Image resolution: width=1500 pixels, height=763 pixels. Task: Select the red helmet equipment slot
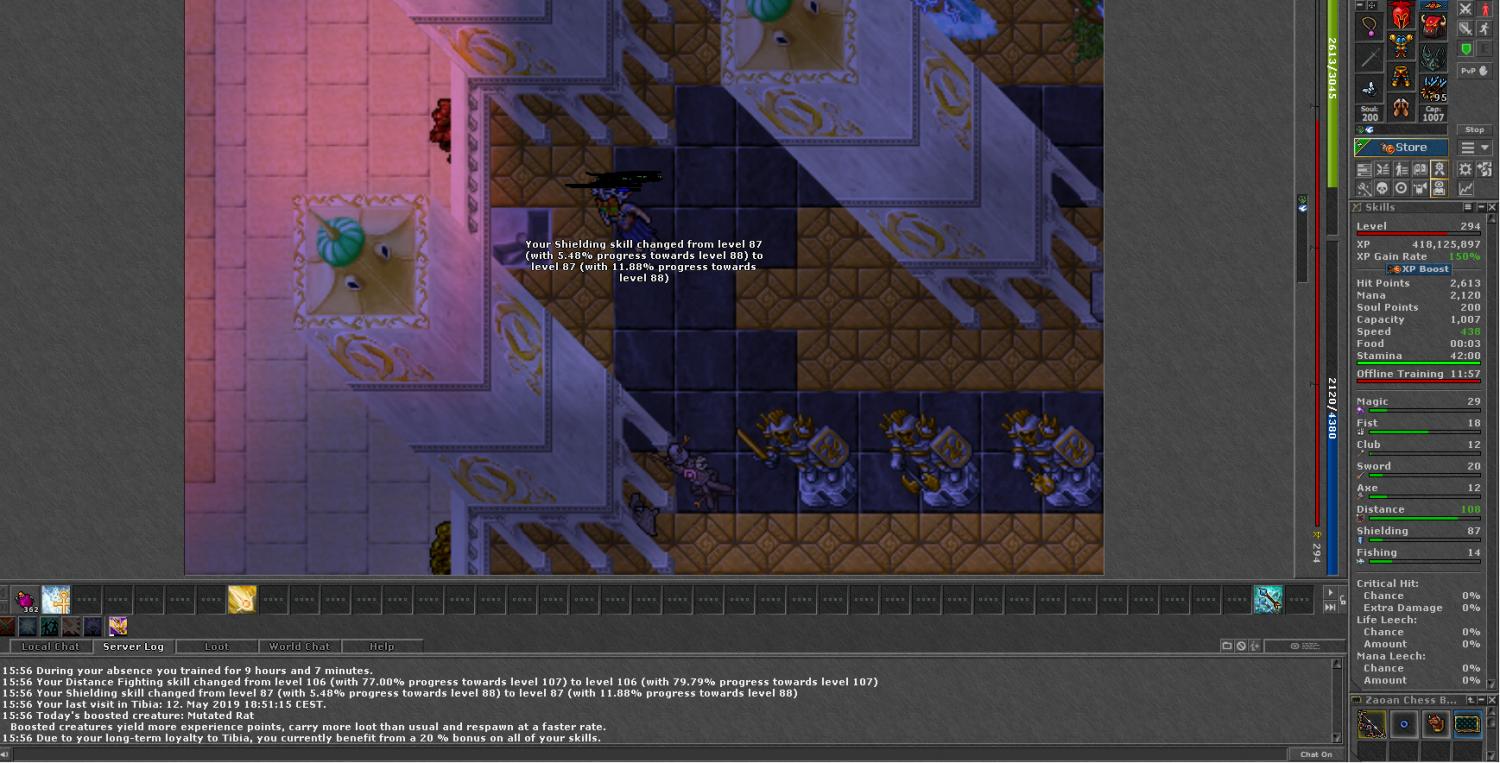[x=1401, y=18]
